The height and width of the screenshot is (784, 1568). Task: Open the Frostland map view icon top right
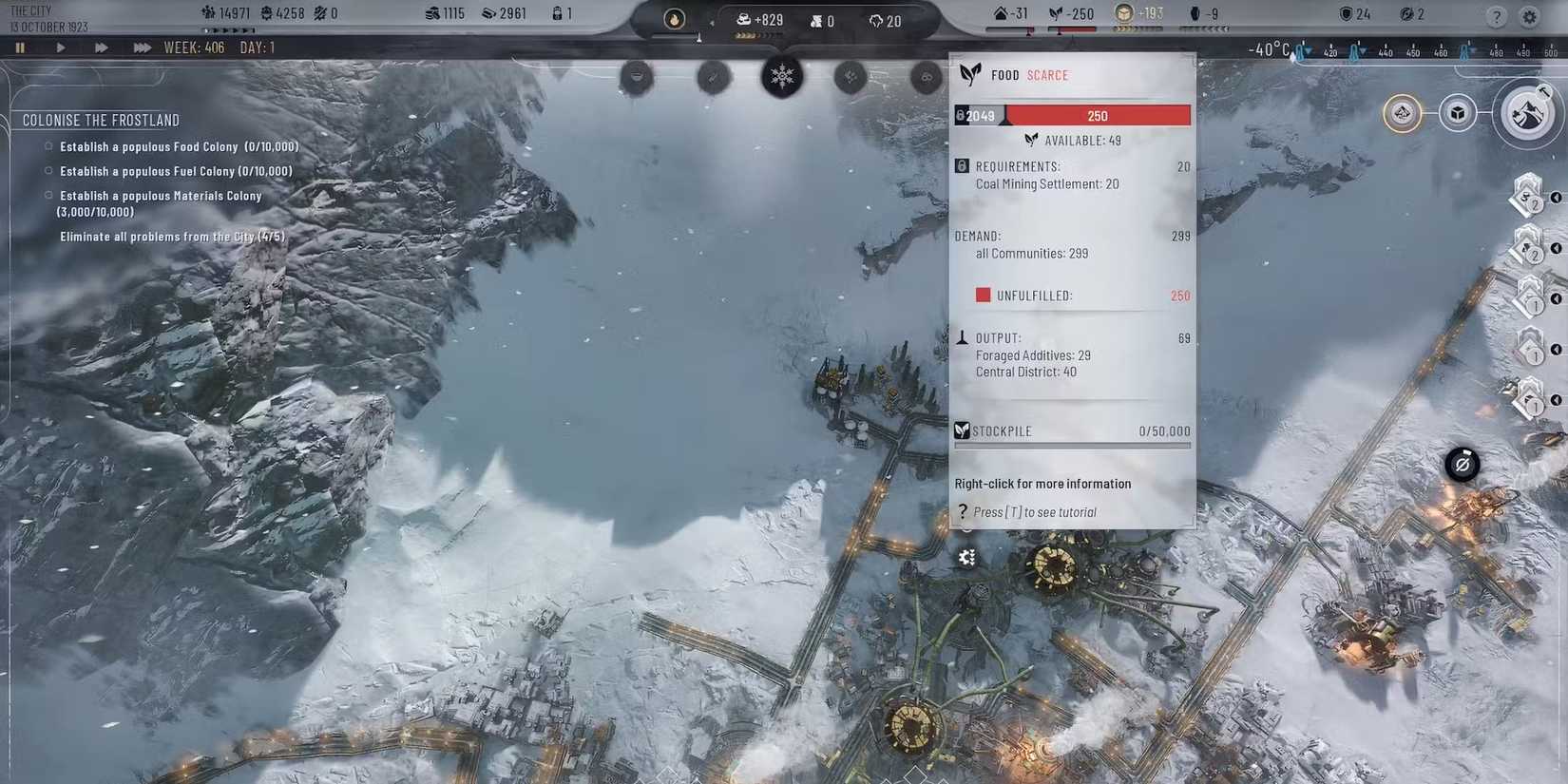(x=1529, y=113)
